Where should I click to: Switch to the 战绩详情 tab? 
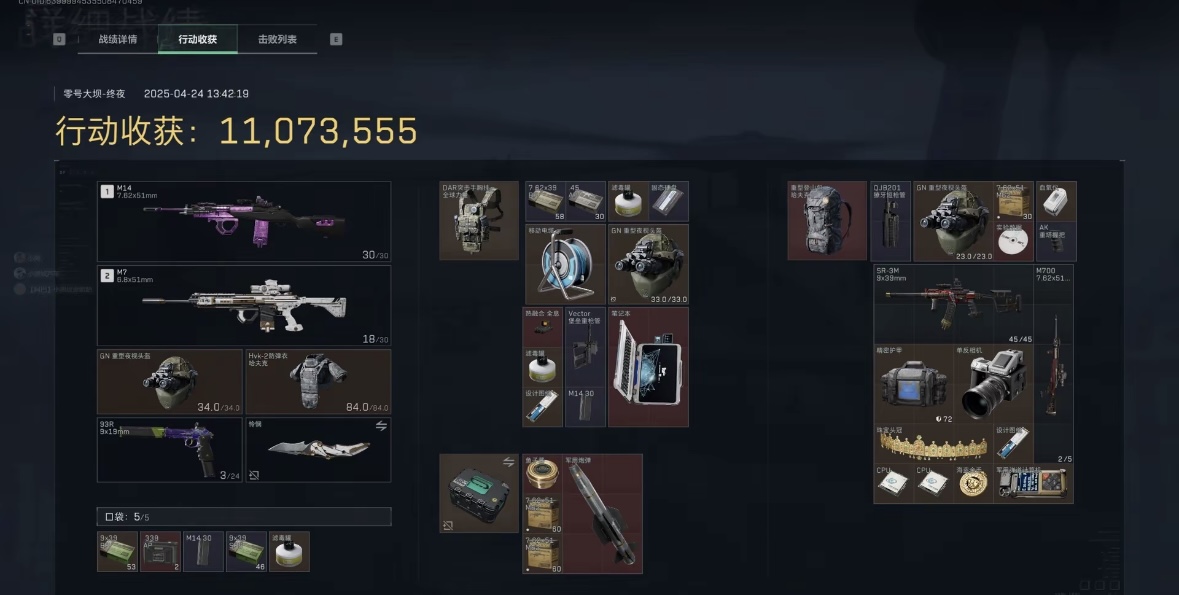tap(117, 39)
